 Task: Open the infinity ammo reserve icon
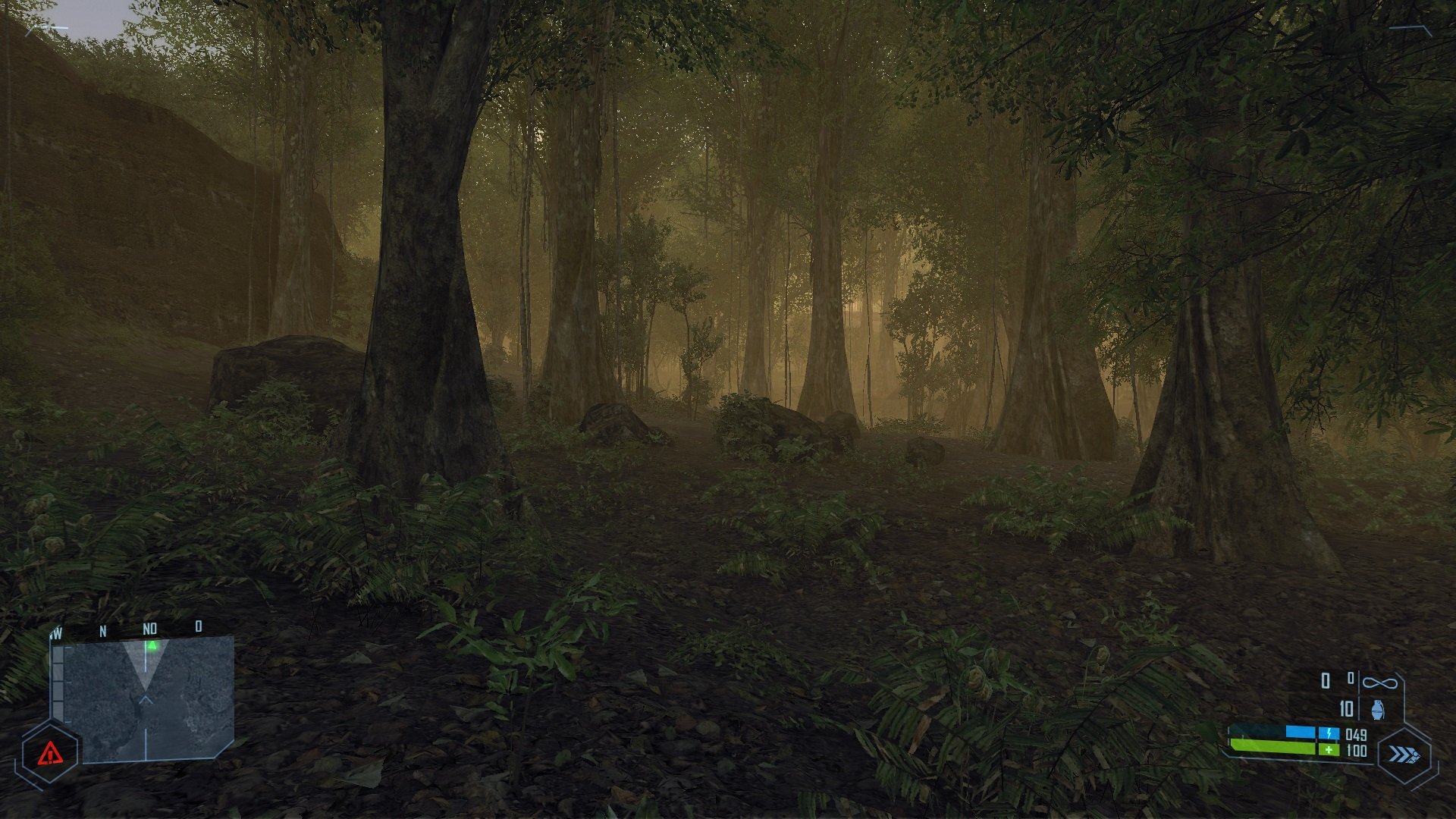1379,683
